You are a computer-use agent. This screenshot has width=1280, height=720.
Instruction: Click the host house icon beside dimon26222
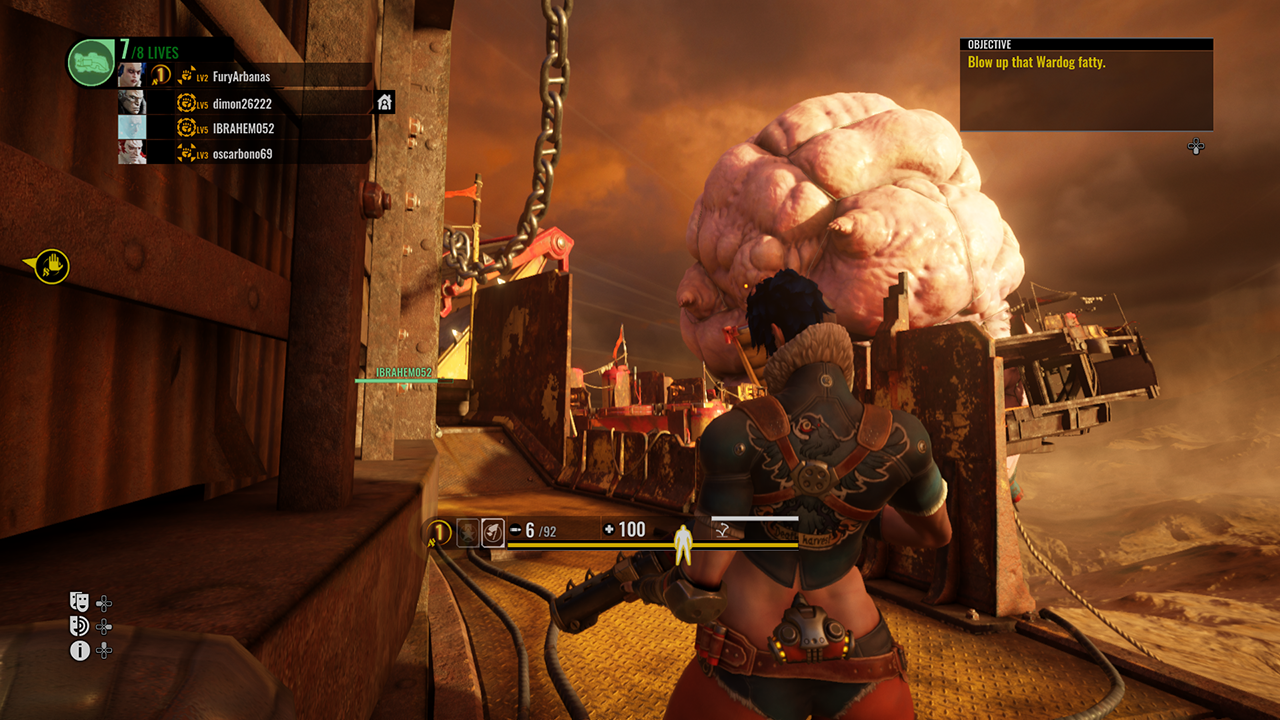click(x=384, y=102)
